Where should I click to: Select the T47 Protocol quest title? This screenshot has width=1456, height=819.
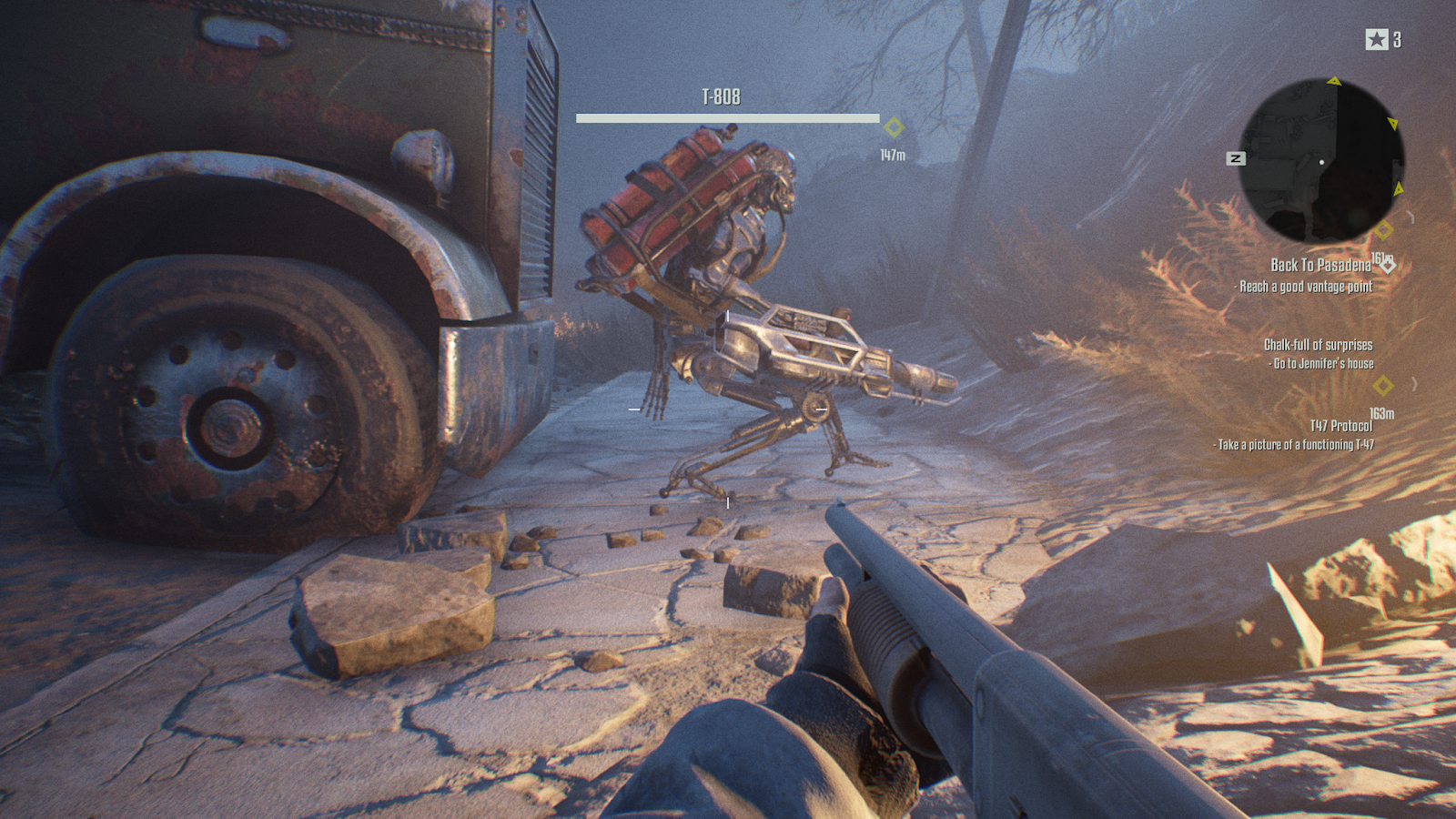pyautogui.click(x=1340, y=423)
